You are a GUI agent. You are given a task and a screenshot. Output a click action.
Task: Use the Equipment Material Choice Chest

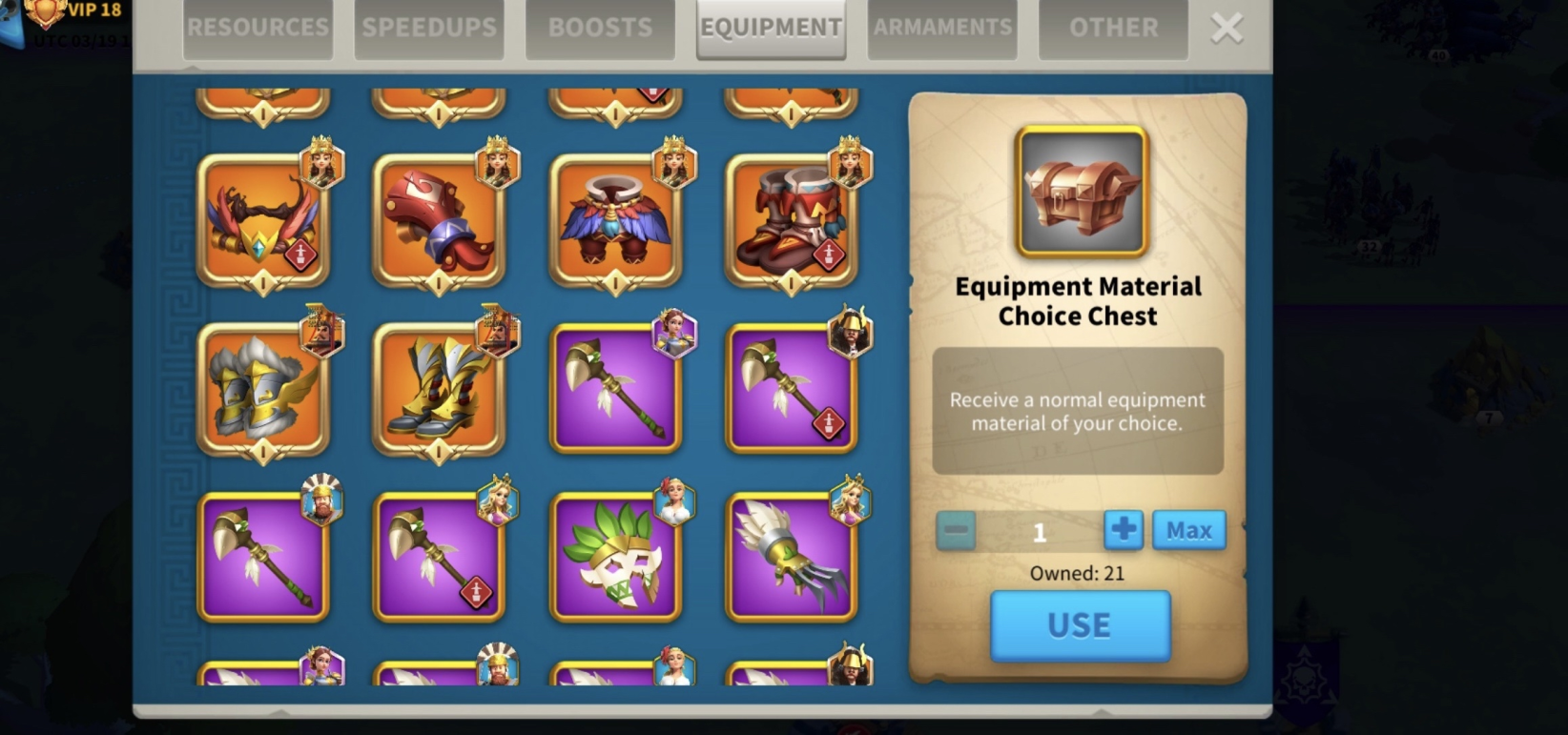coord(1080,625)
